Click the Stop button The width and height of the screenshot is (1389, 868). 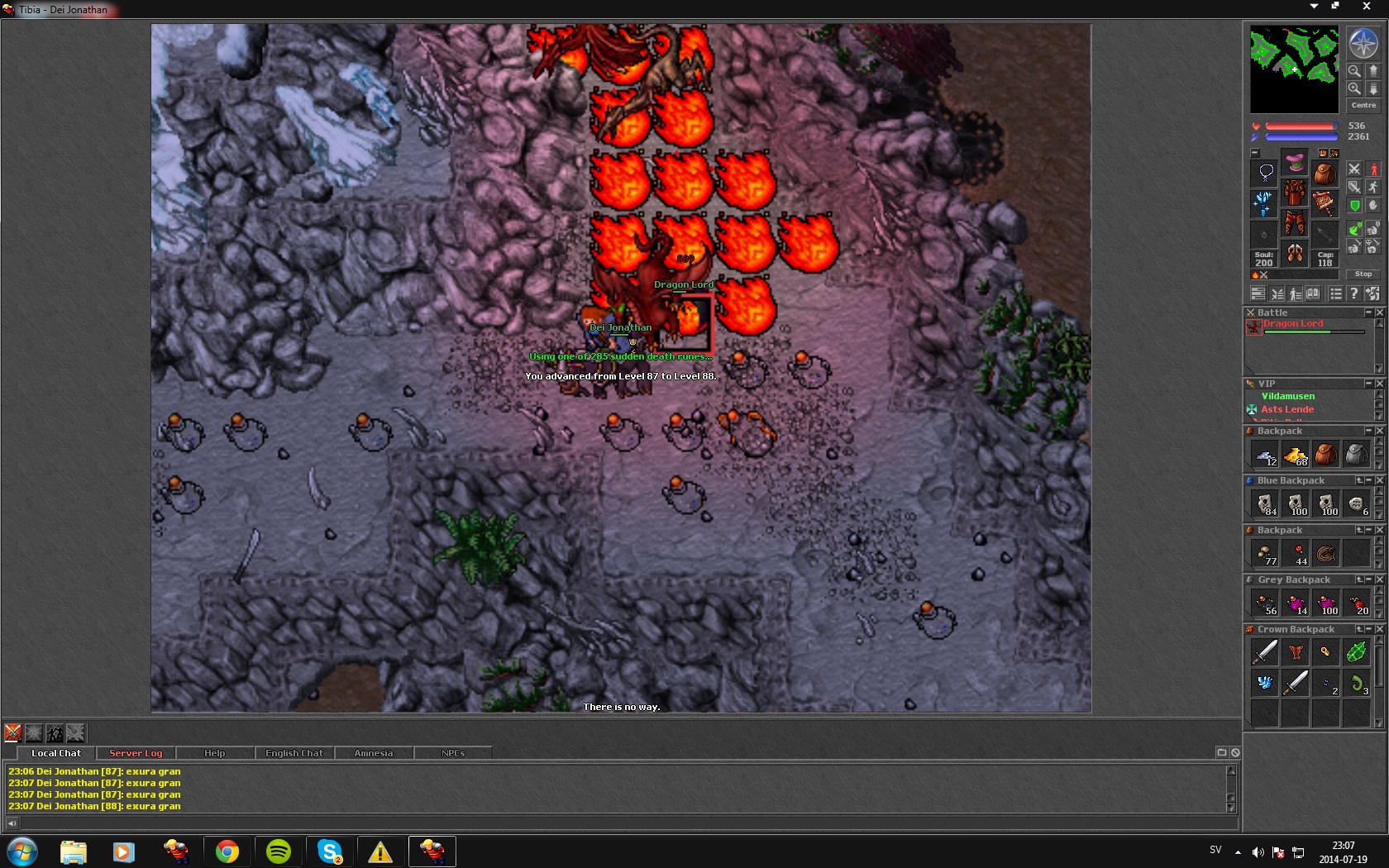click(1363, 274)
